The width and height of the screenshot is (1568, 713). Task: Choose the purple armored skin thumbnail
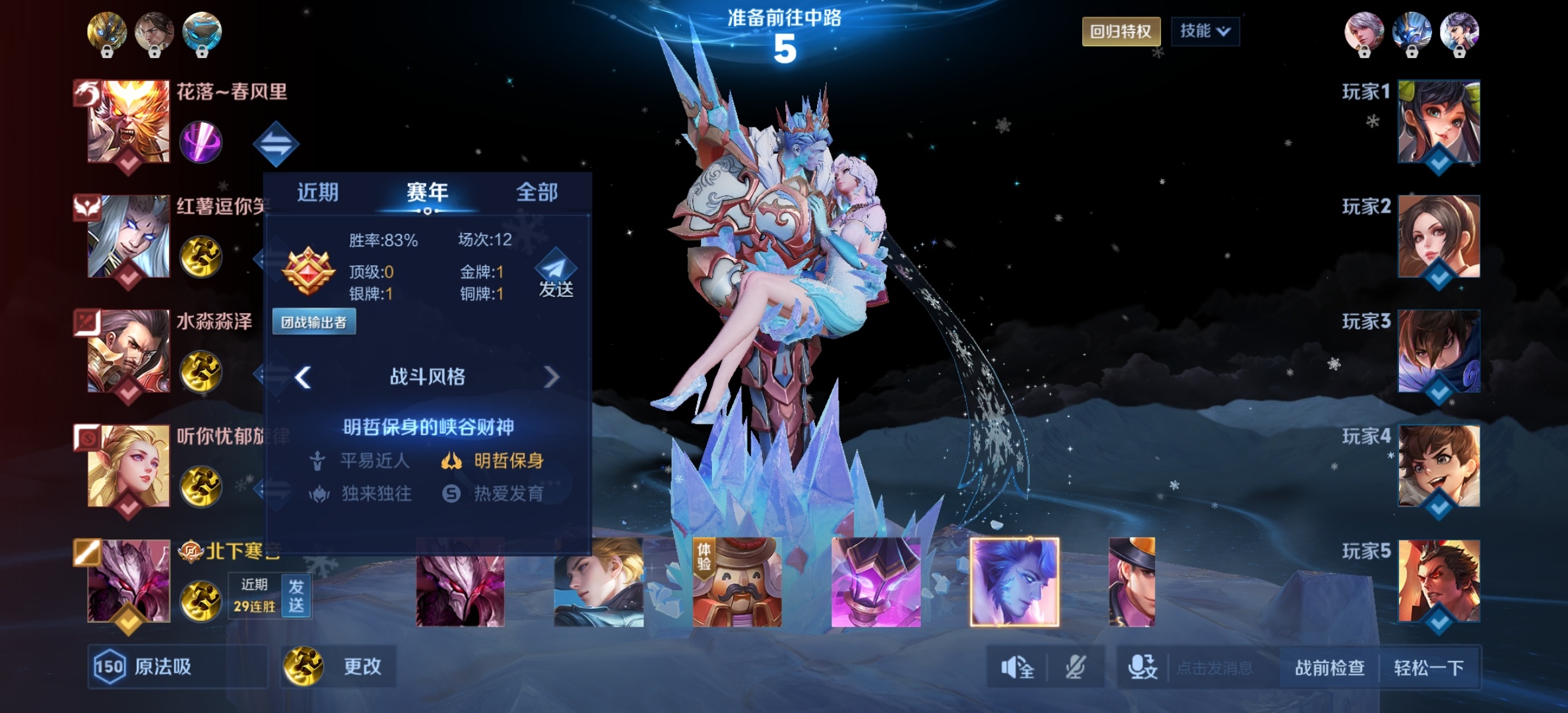(876, 582)
